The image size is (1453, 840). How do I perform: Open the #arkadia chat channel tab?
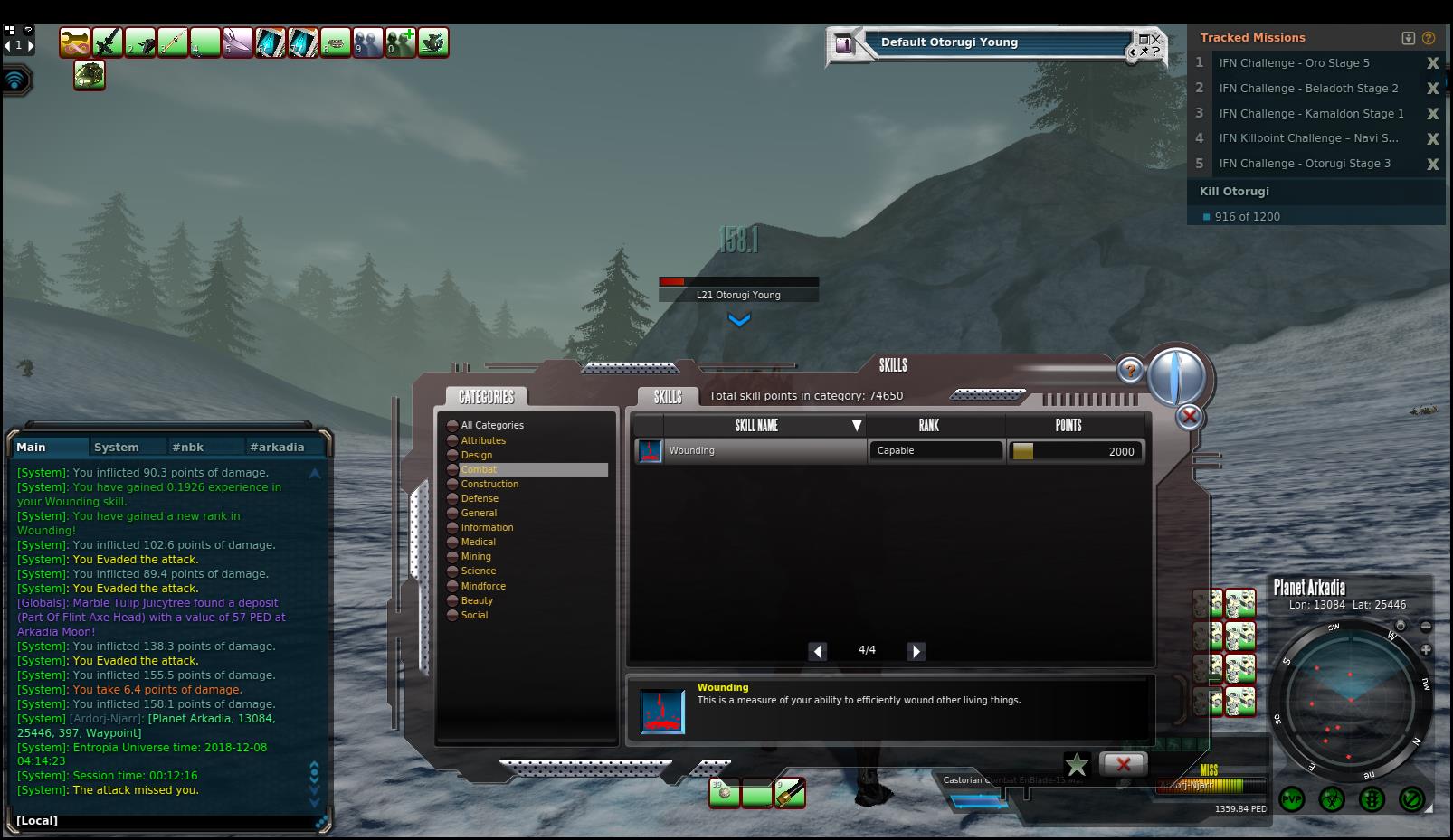277,447
